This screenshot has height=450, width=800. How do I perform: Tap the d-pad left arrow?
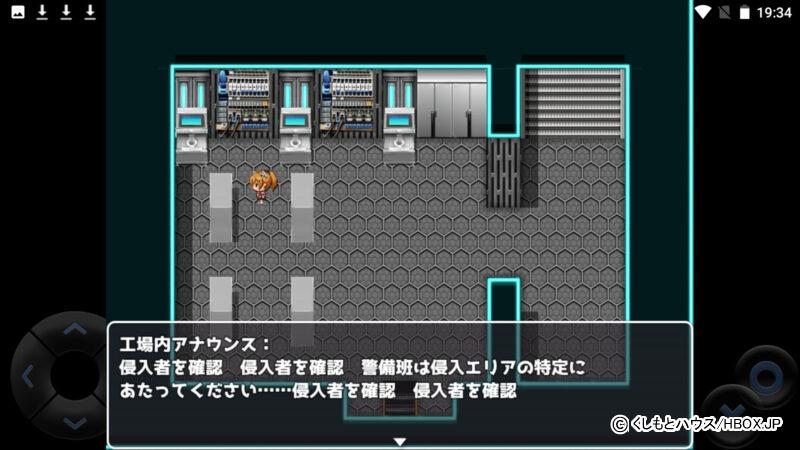point(28,377)
